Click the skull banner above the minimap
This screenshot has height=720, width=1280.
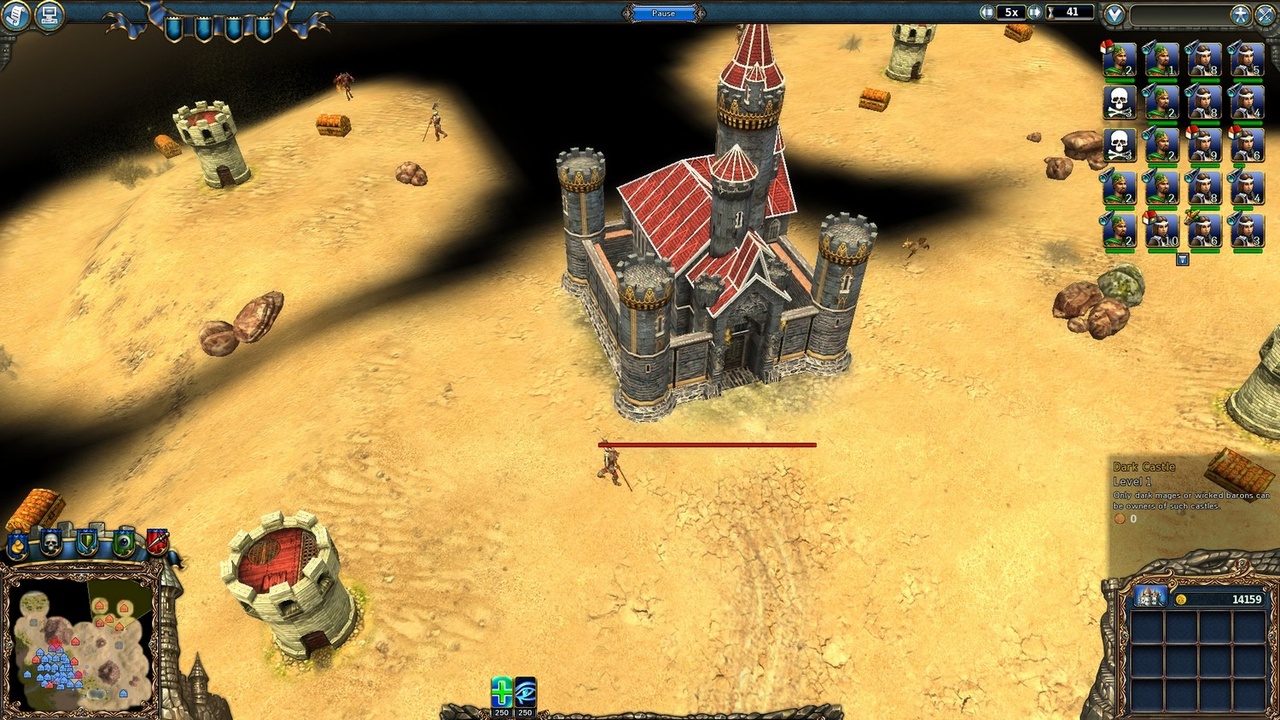(50, 543)
